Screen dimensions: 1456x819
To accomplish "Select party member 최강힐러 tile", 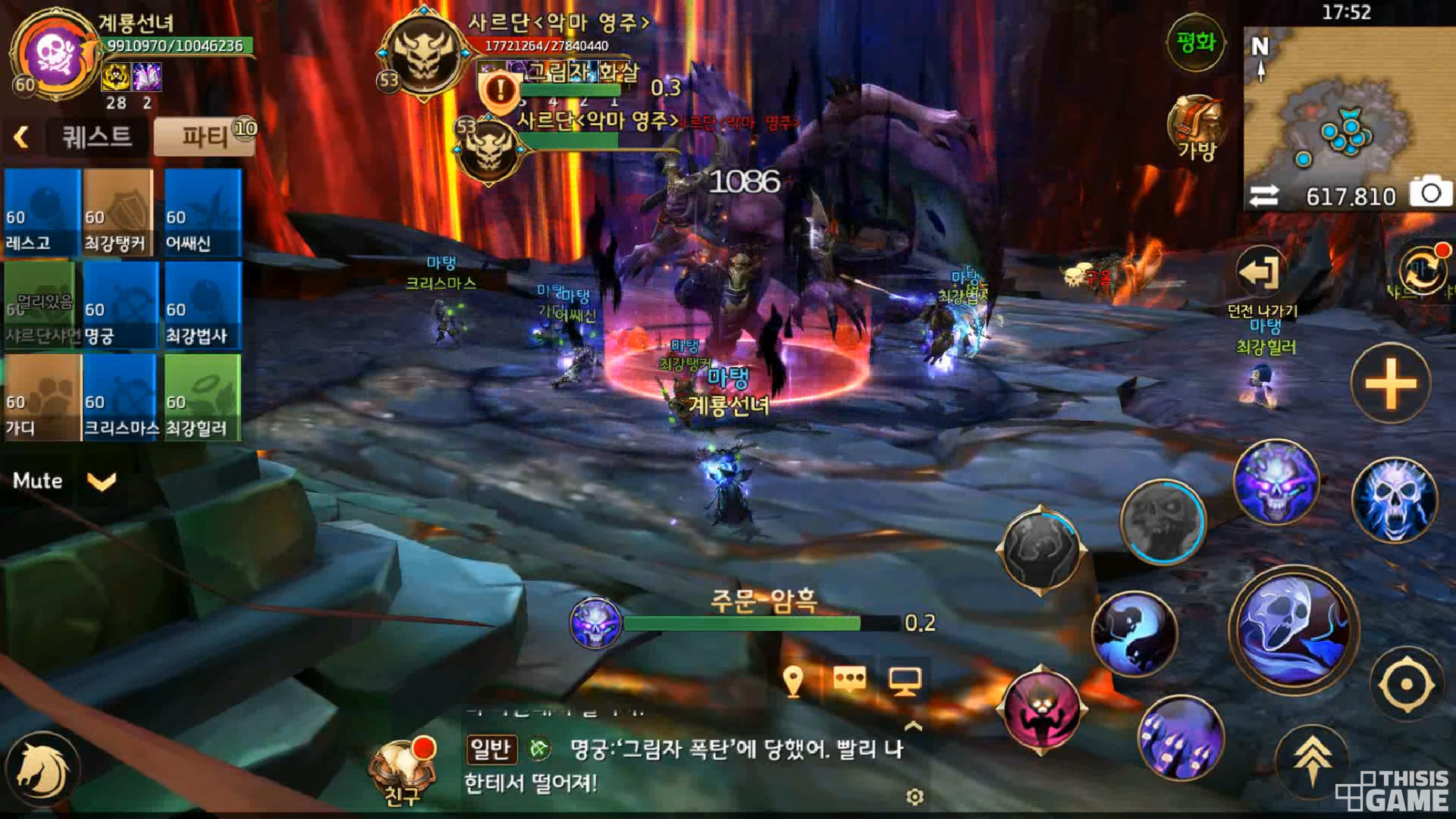I will (202, 398).
